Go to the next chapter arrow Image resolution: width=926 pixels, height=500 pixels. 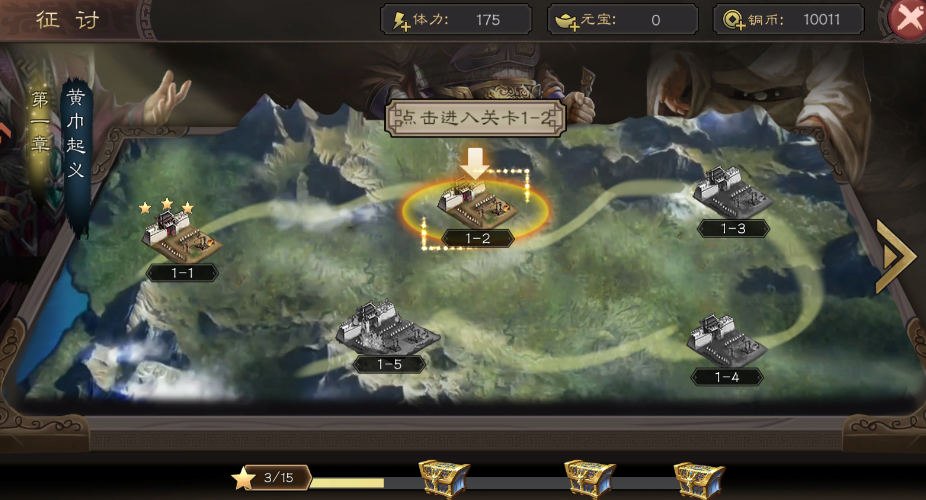(895, 256)
